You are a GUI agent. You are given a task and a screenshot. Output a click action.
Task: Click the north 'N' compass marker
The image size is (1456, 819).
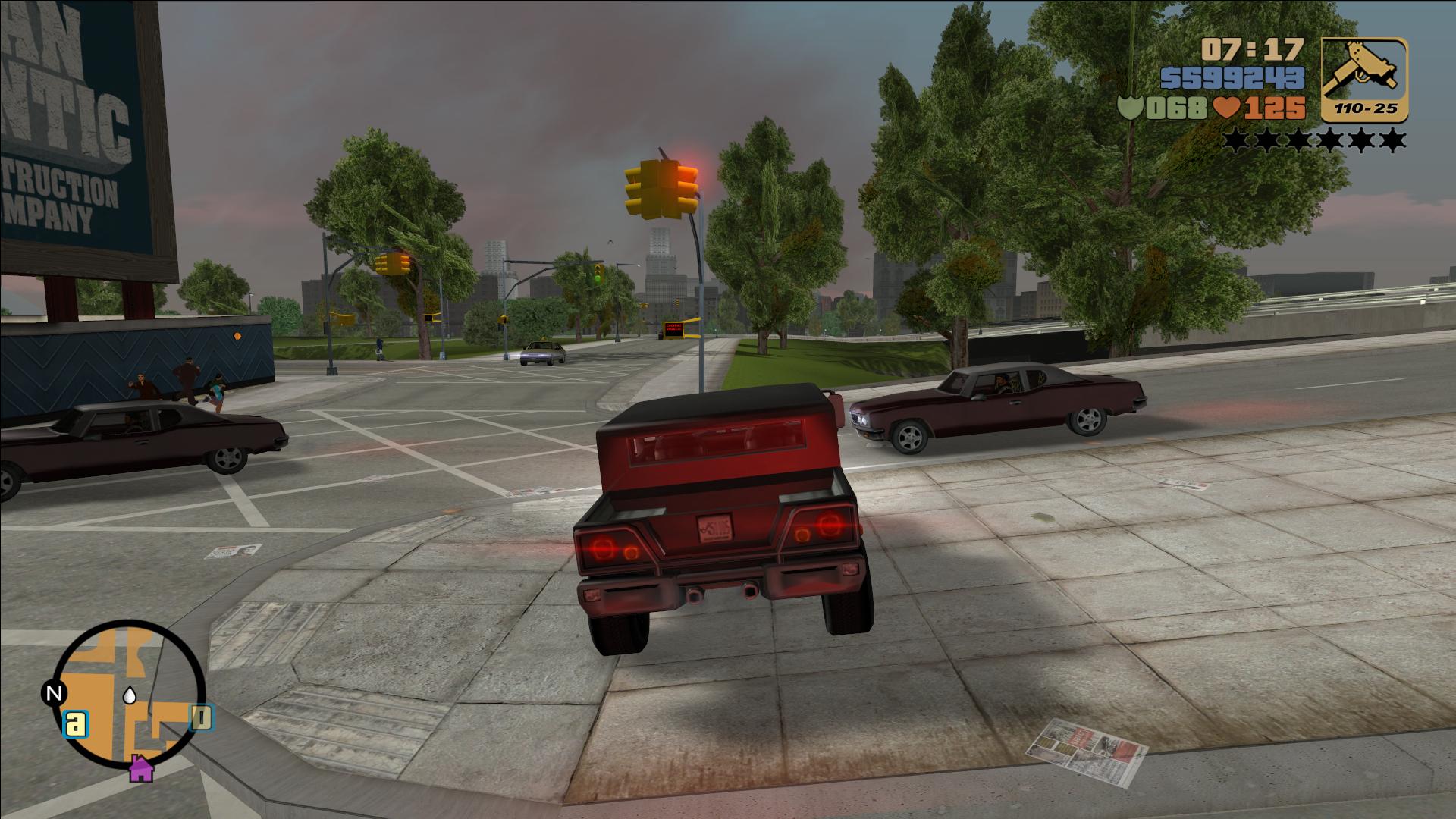click(x=53, y=693)
